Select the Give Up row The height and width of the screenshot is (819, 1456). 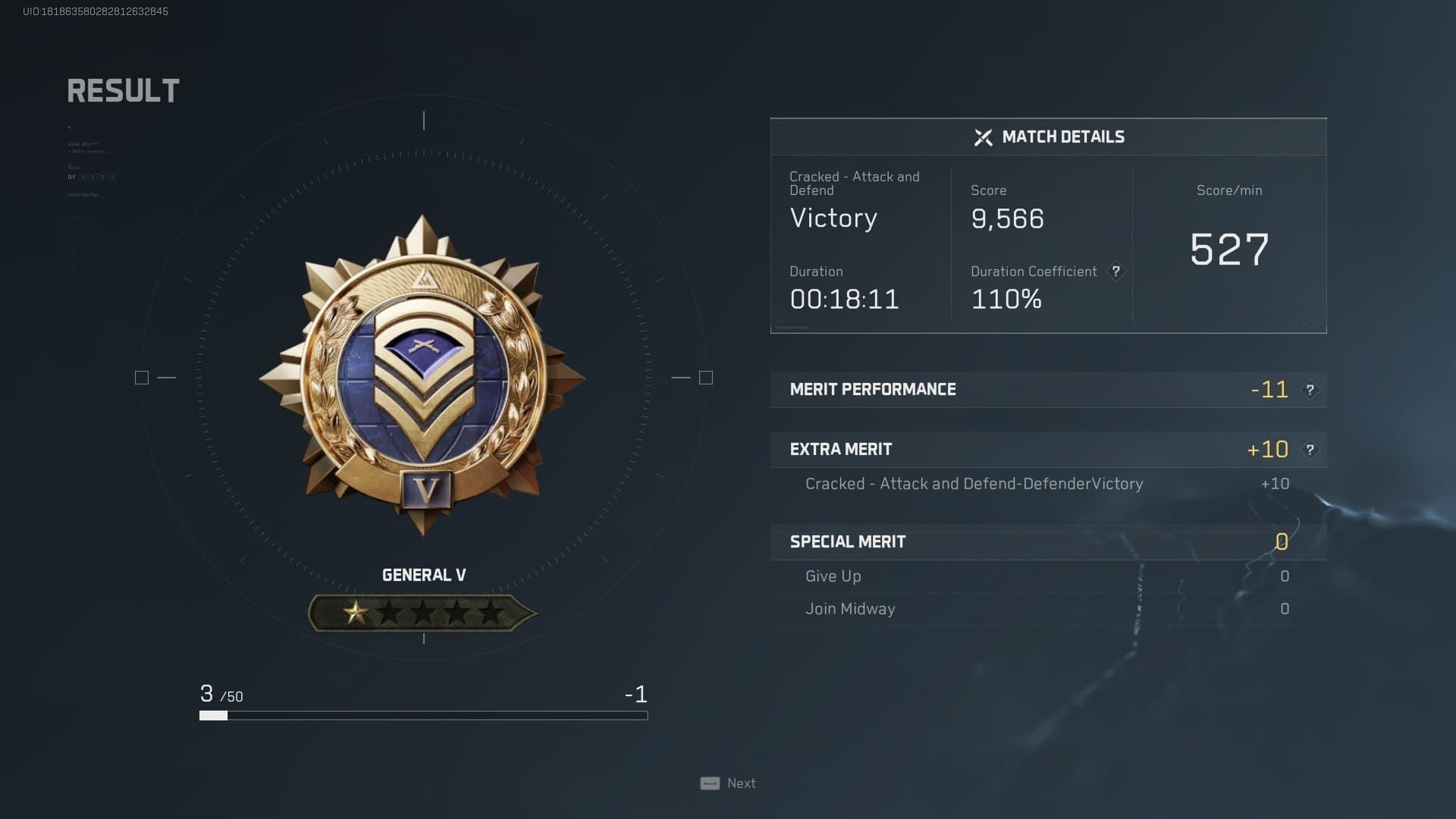pyautogui.click(x=833, y=576)
